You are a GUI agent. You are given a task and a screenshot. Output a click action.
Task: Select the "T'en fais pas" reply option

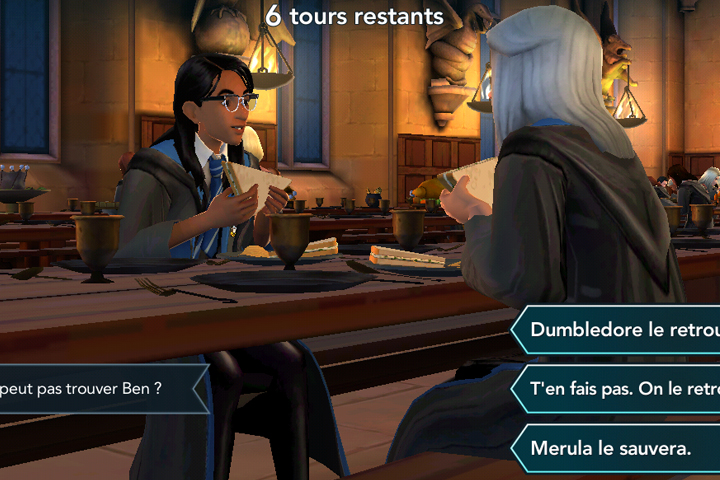coord(622,389)
